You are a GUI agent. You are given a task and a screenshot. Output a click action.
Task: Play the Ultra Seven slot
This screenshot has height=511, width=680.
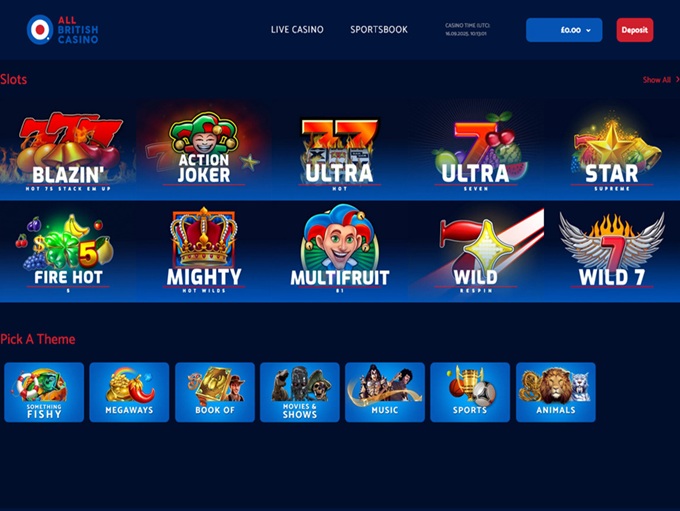(474, 150)
